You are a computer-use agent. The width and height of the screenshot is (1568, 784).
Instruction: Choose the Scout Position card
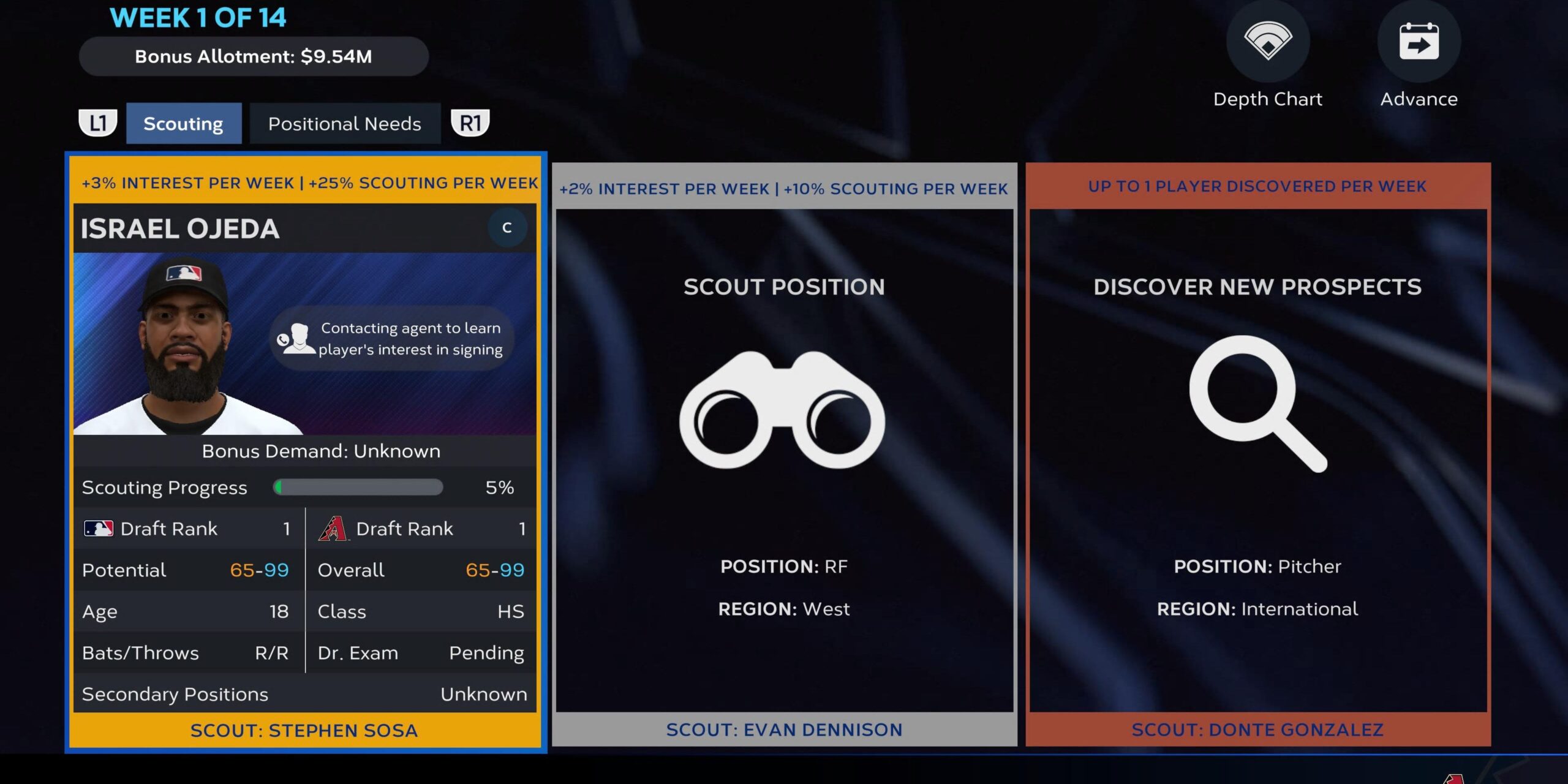coord(784,453)
